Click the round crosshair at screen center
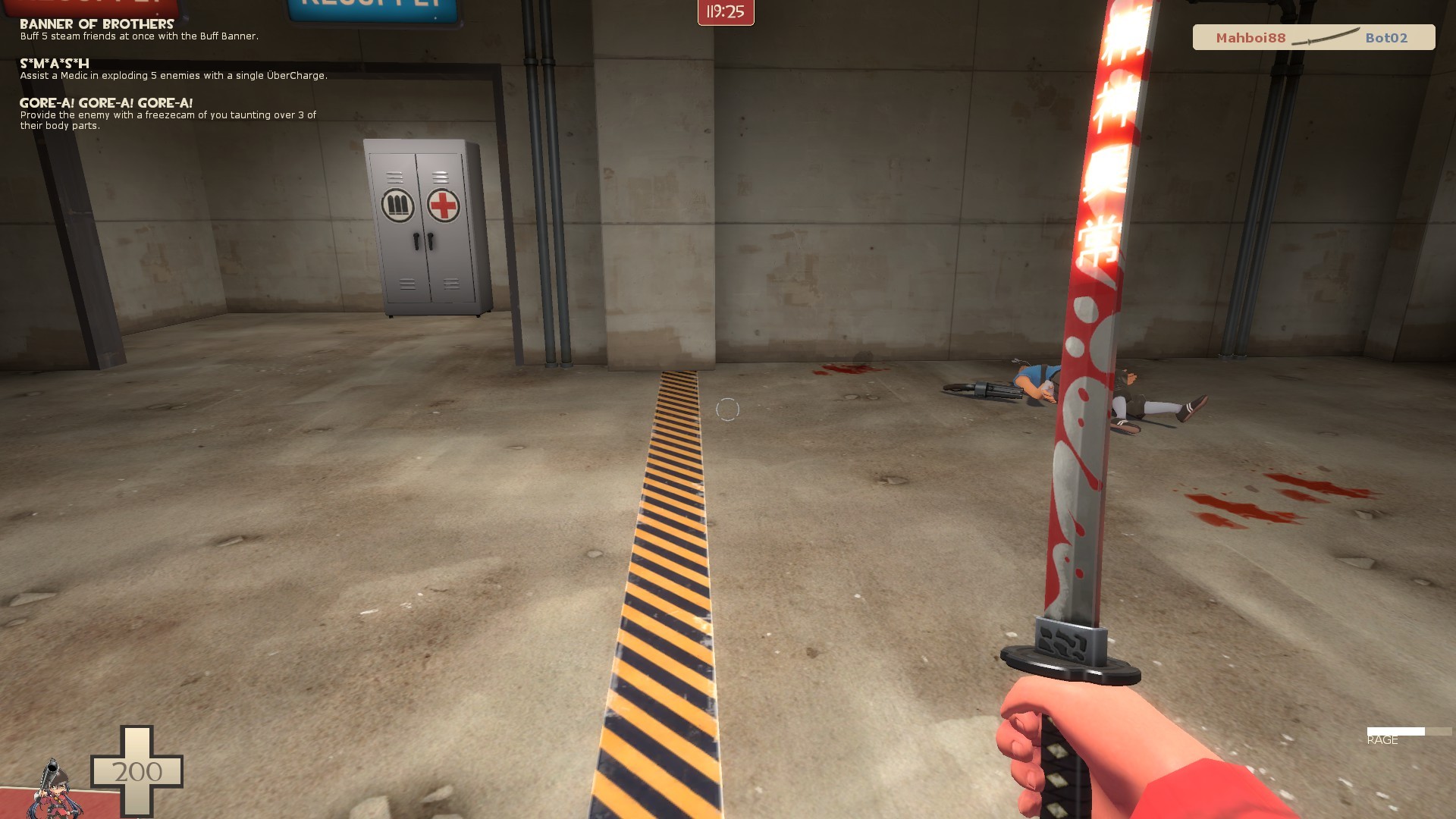Viewport: 1456px width, 819px height. [726, 409]
